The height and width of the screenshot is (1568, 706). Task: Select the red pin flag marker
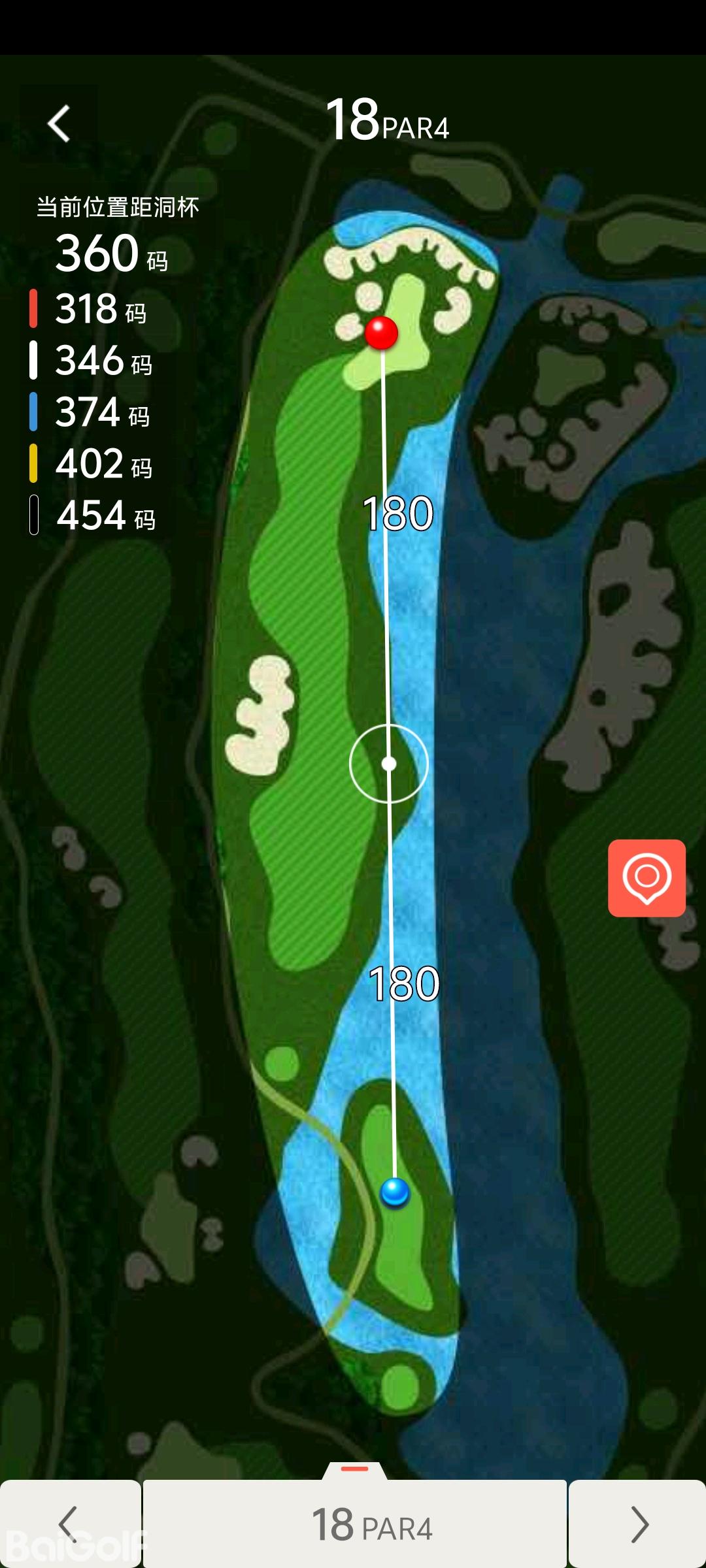coord(381,333)
